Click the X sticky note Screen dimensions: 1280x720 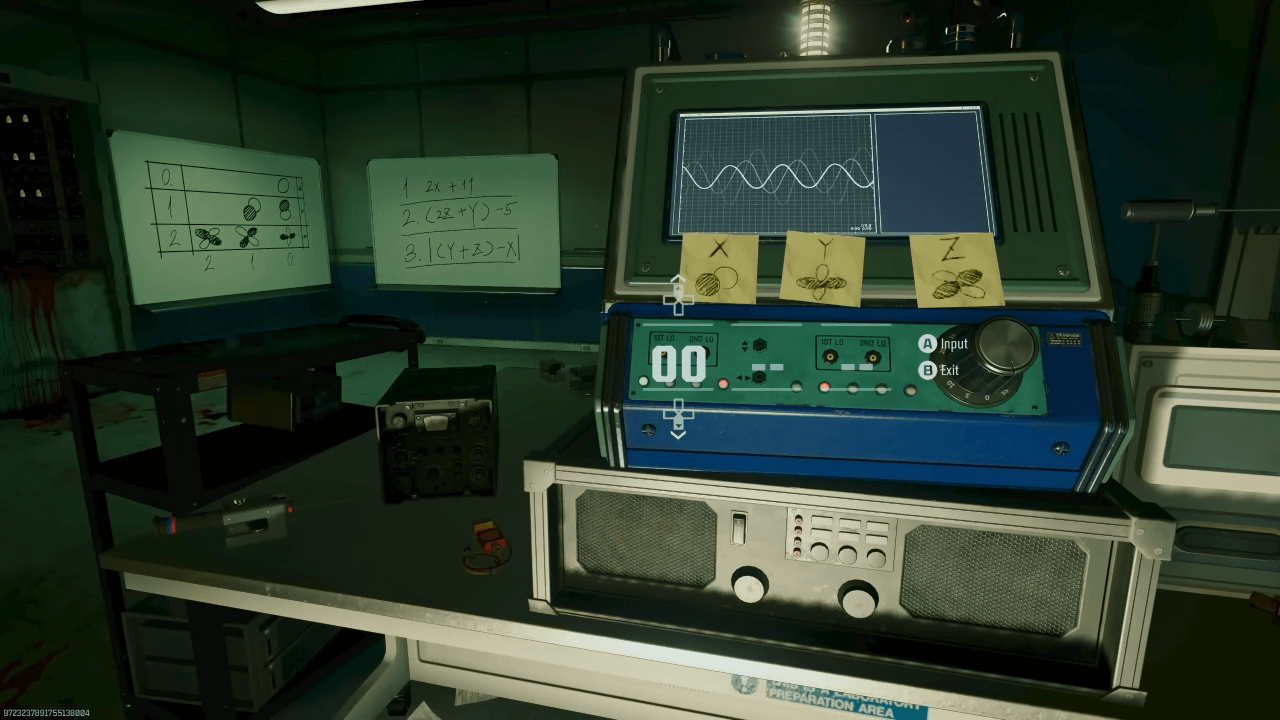click(x=722, y=270)
